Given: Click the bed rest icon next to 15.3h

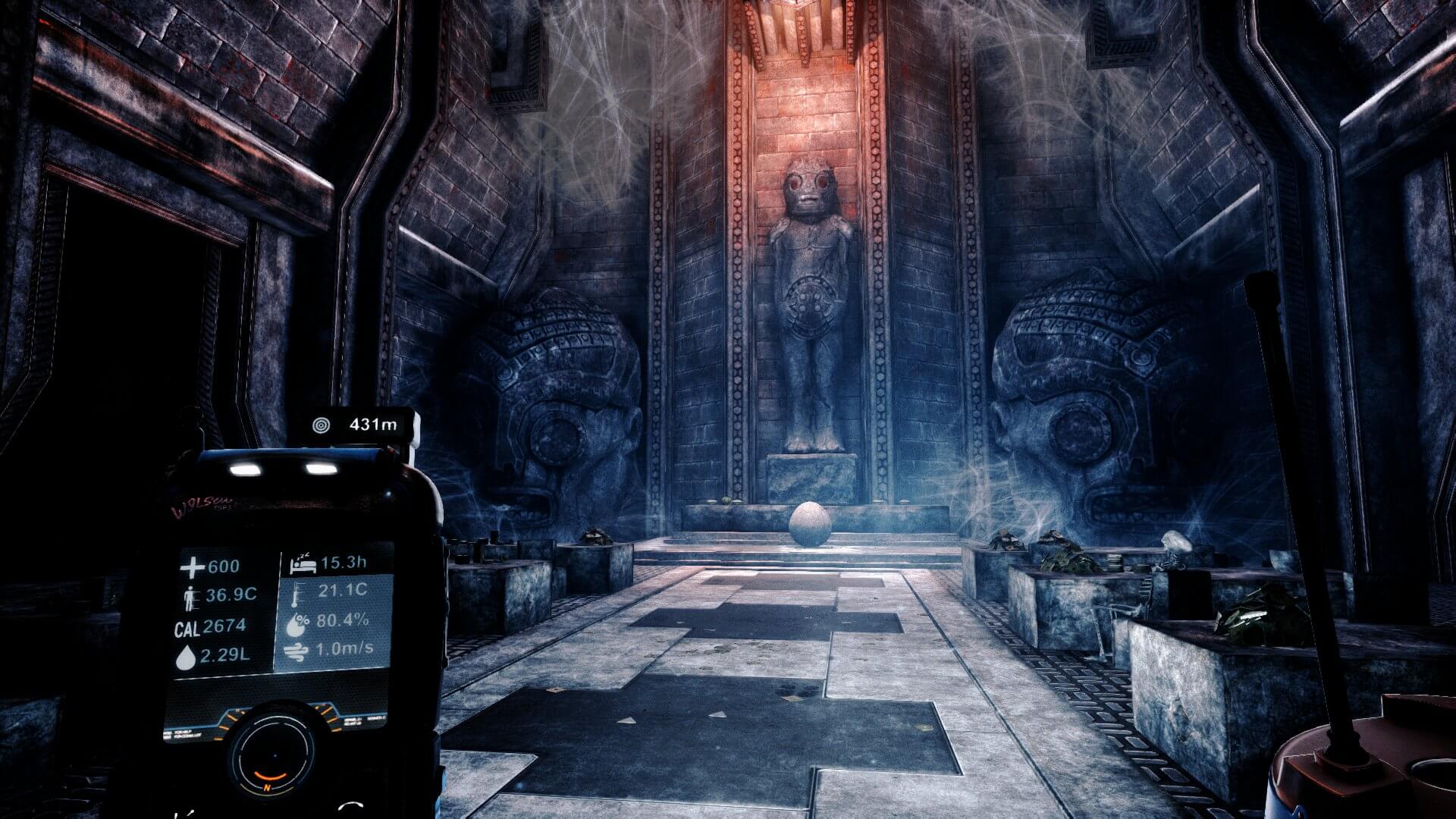Looking at the screenshot, I should 303,563.
